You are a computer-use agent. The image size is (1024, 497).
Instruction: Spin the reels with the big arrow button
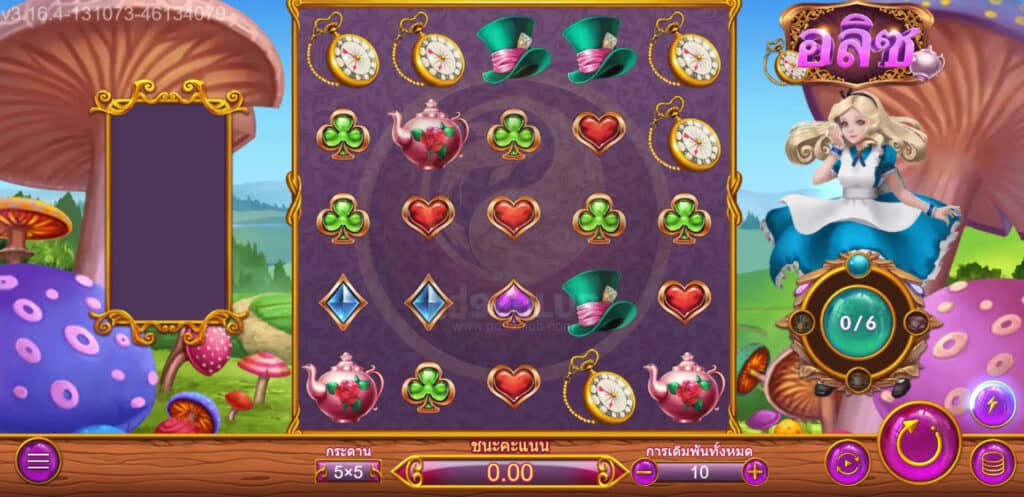[x=918, y=443]
